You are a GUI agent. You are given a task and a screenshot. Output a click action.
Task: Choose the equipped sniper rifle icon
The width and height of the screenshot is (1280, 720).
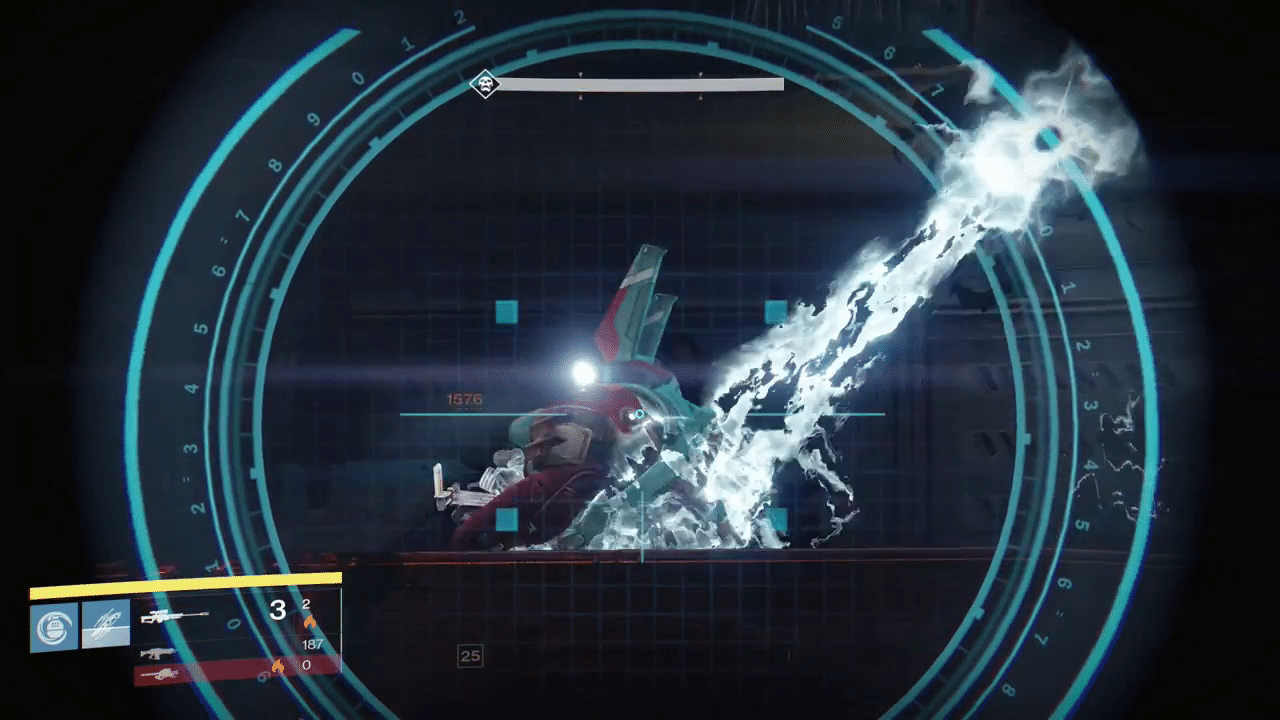tap(174, 617)
